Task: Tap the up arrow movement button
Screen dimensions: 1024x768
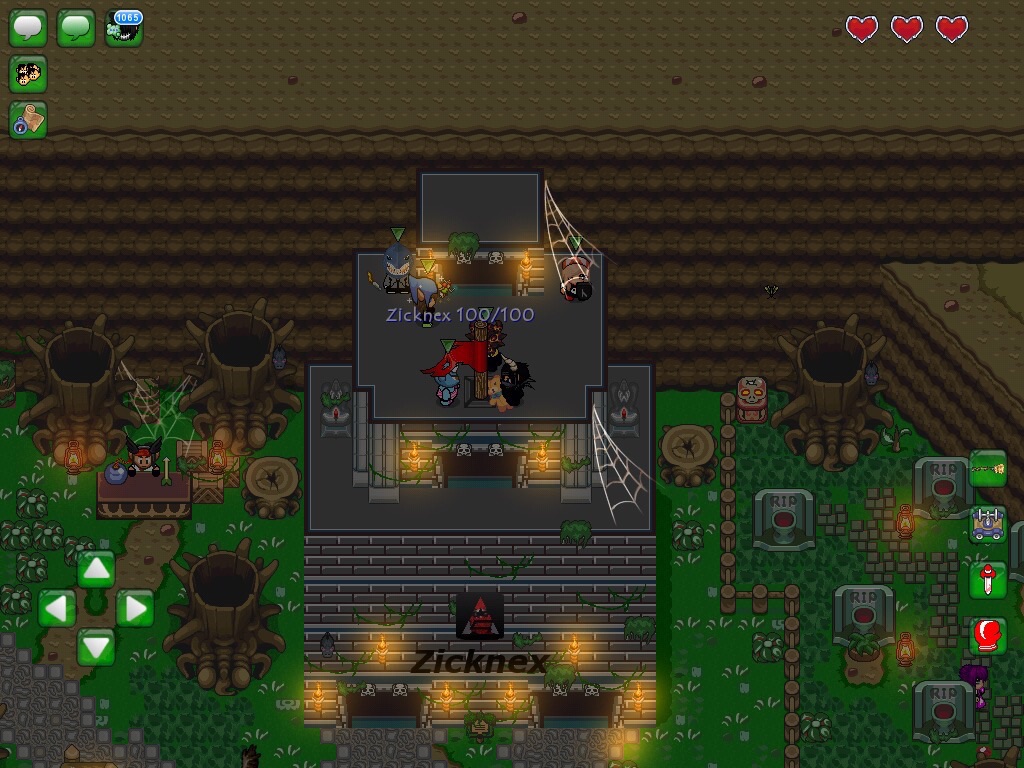Action: pos(96,570)
